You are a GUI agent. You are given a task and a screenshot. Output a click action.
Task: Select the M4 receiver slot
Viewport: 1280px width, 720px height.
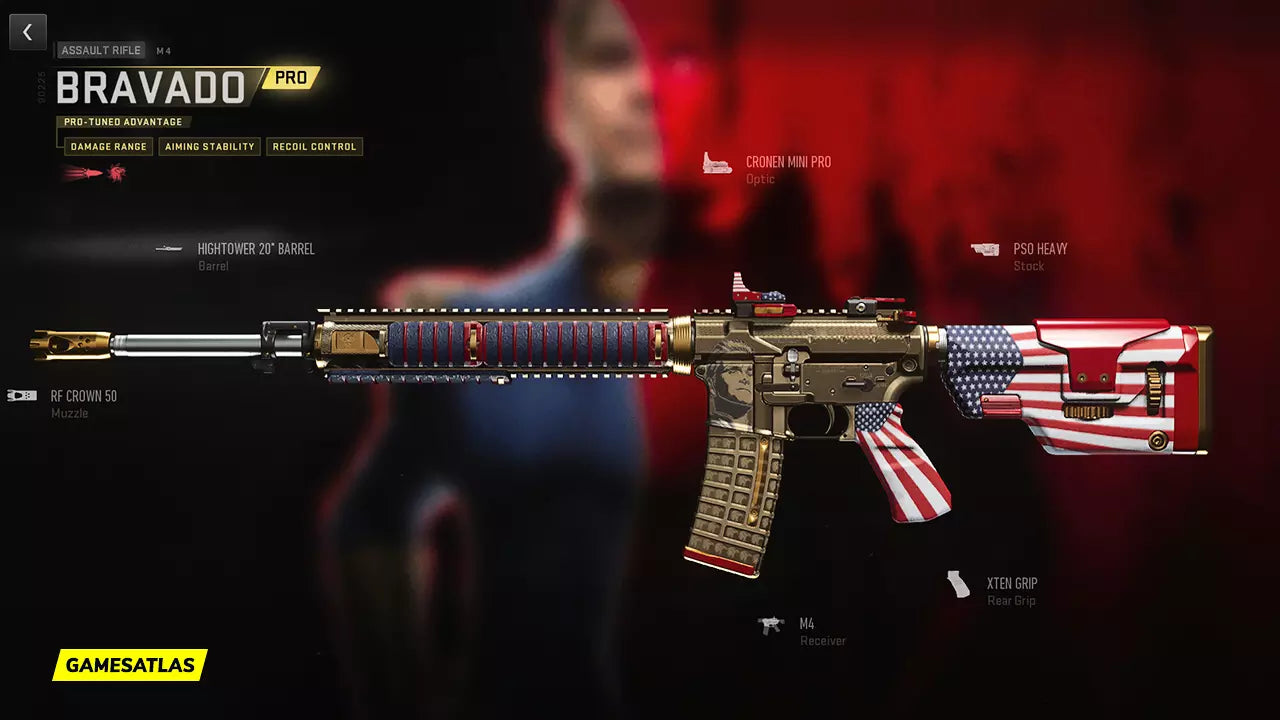click(806, 625)
